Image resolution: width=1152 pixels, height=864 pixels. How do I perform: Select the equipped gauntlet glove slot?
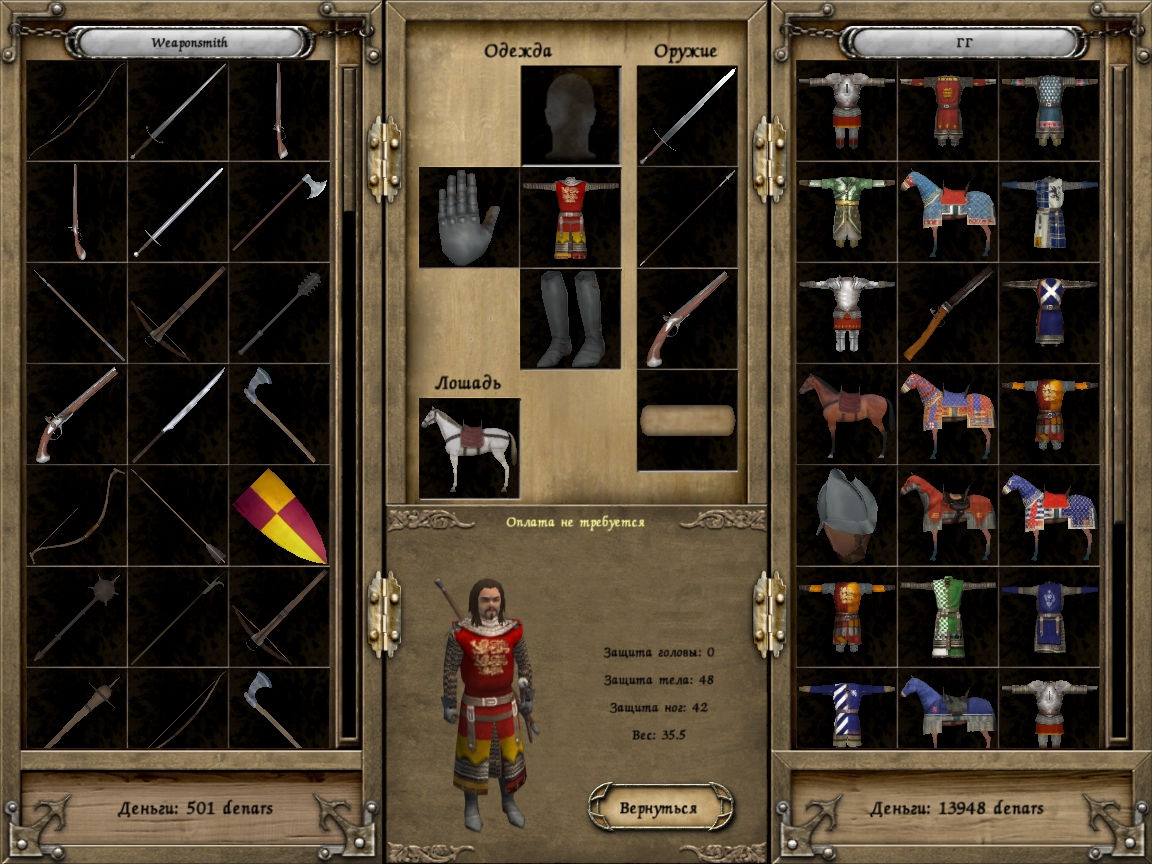(x=468, y=217)
